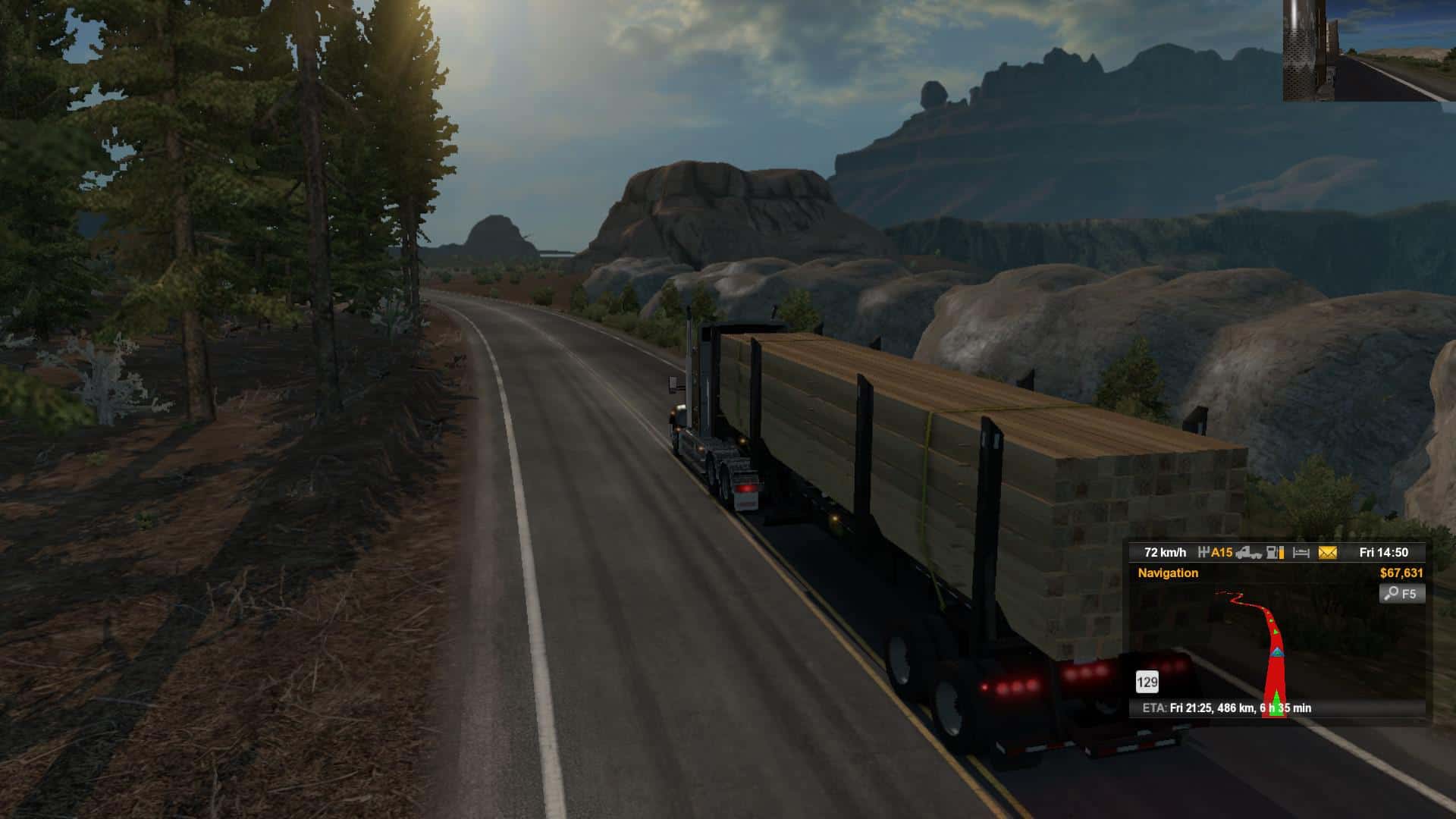Click the rear-view mirror display
The width and height of the screenshot is (1456, 819).
1369,50
